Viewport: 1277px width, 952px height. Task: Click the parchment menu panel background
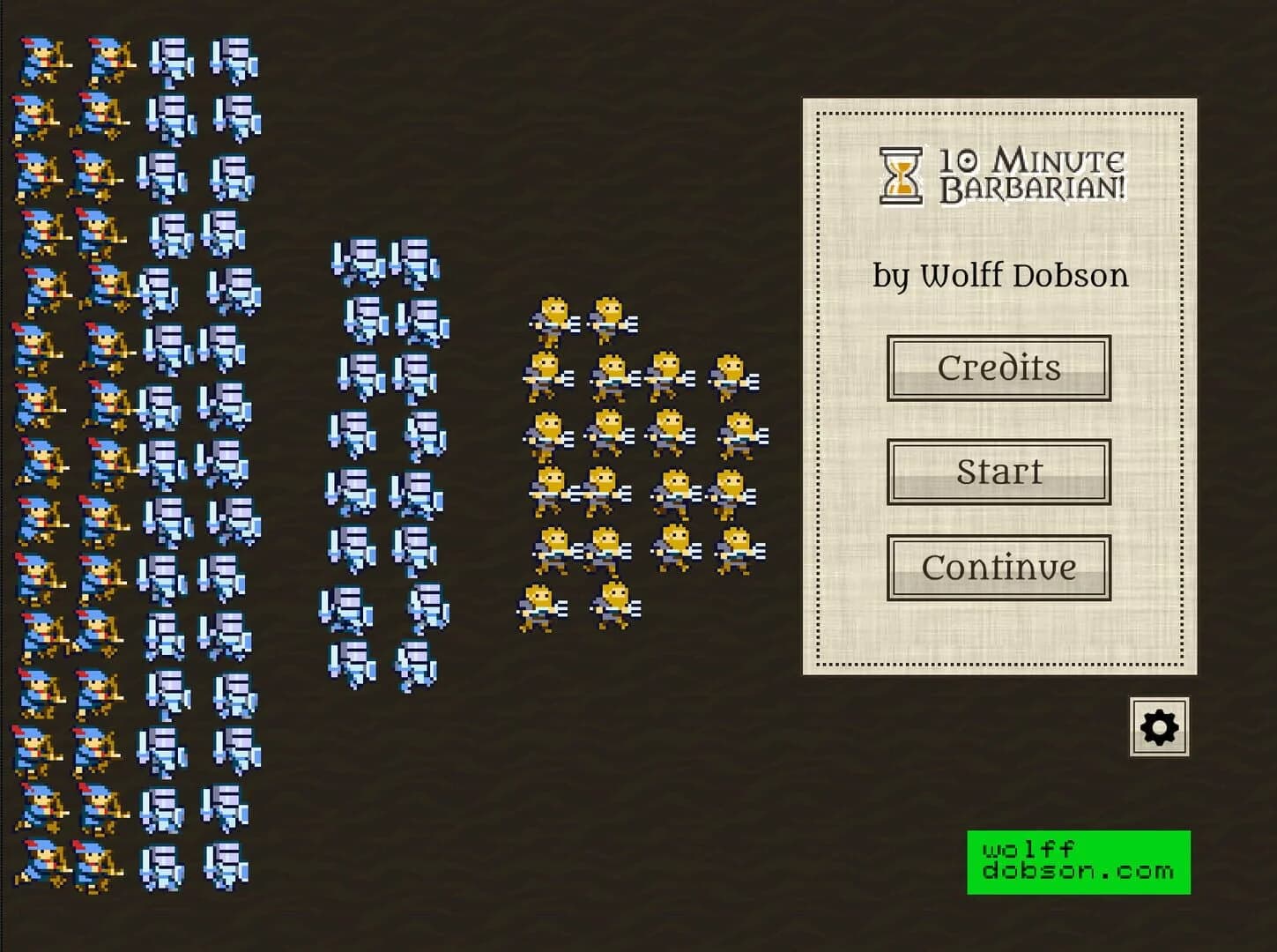coord(996,635)
